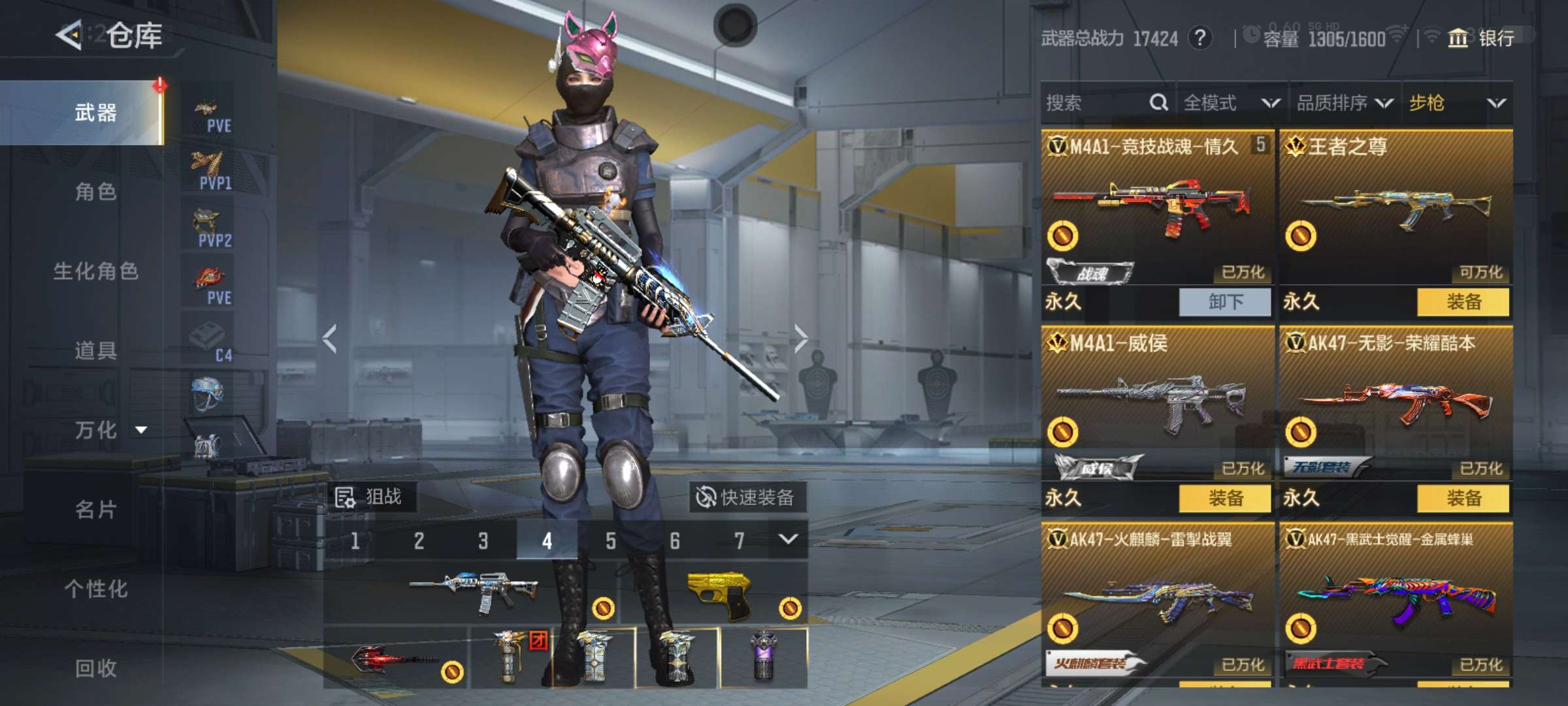Viewport: 1568px width, 706px height.
Task: Tap the 快速装备 quick equip button
Action: (746, 497)
